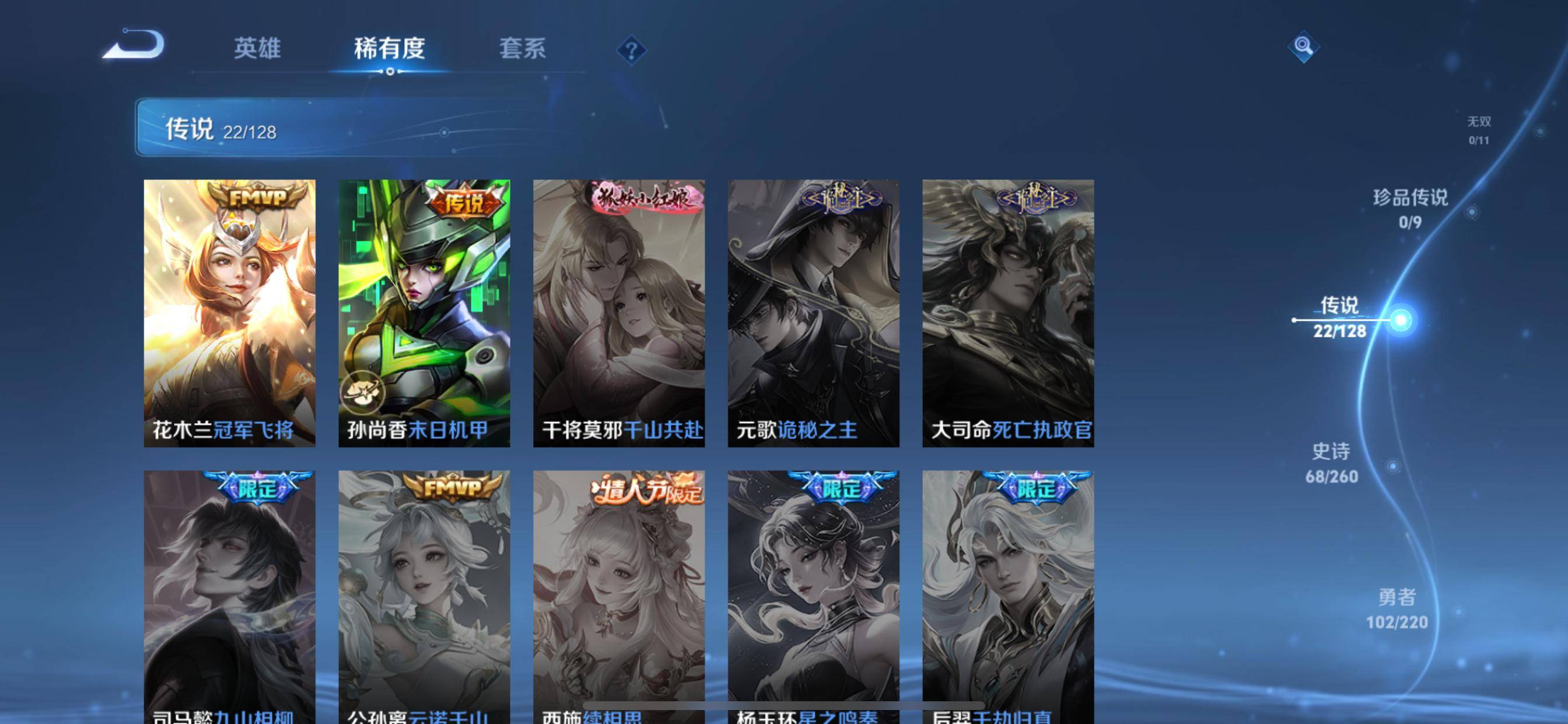Jump to 无双 rarity on right sidebar
Image resolution: width=1568 pixels, height=724 pixels.
coord(1479,129)
